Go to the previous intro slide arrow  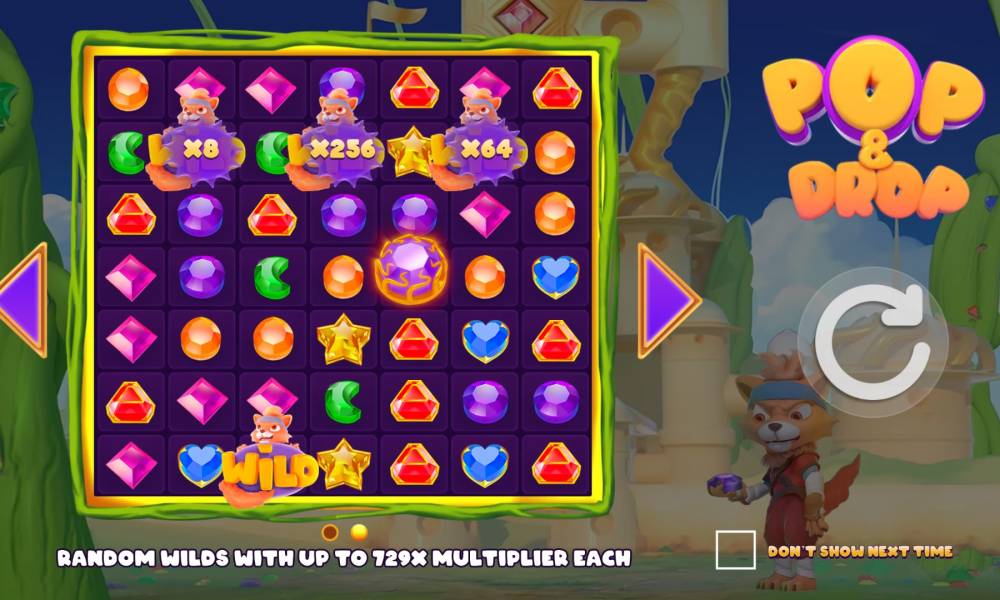pyautogui.click(x=22, y=299)
